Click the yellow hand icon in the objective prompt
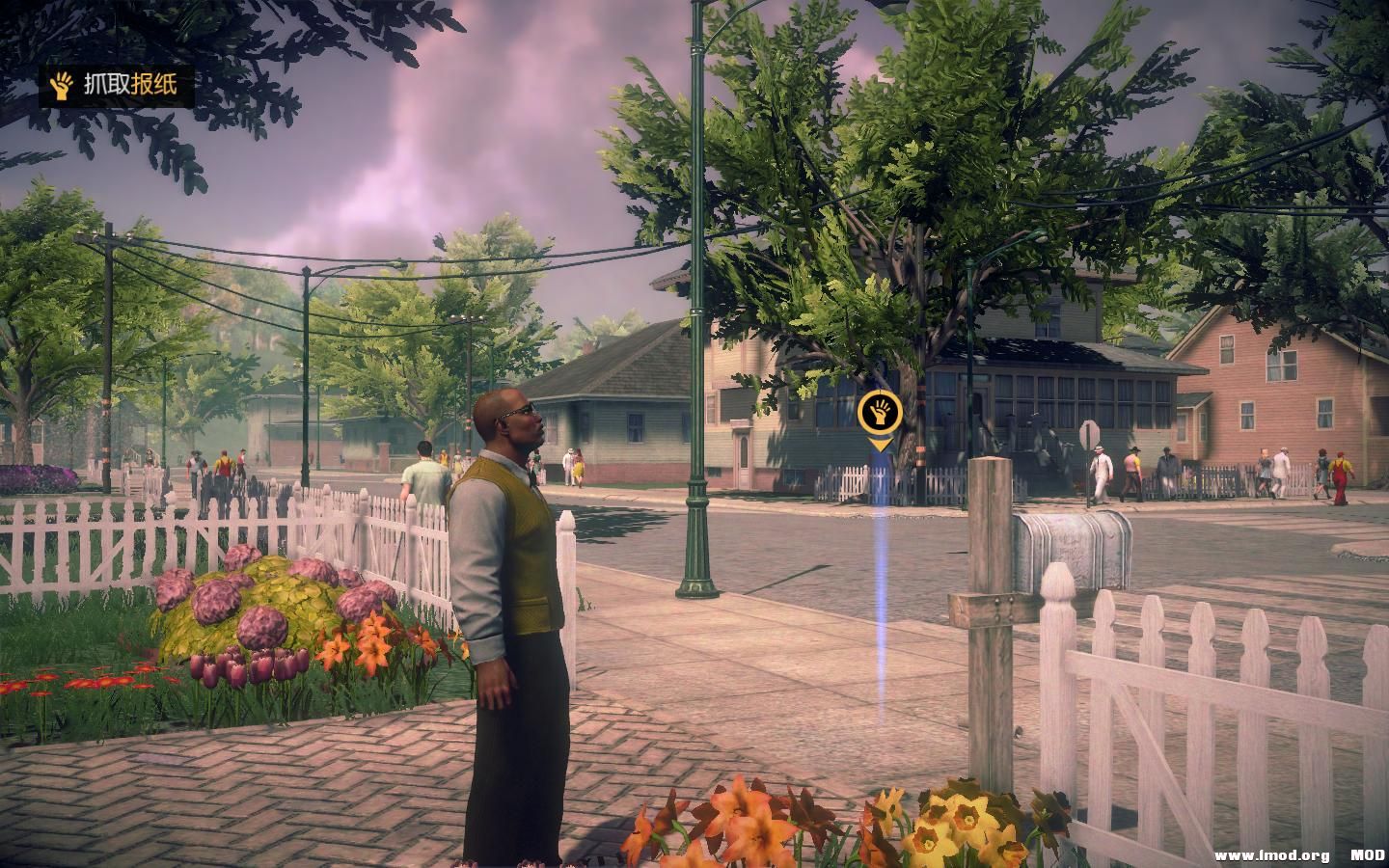Image resolution: width=1389 pixels, height=868 pixels. pyautogui.click(x=62, y=87)
